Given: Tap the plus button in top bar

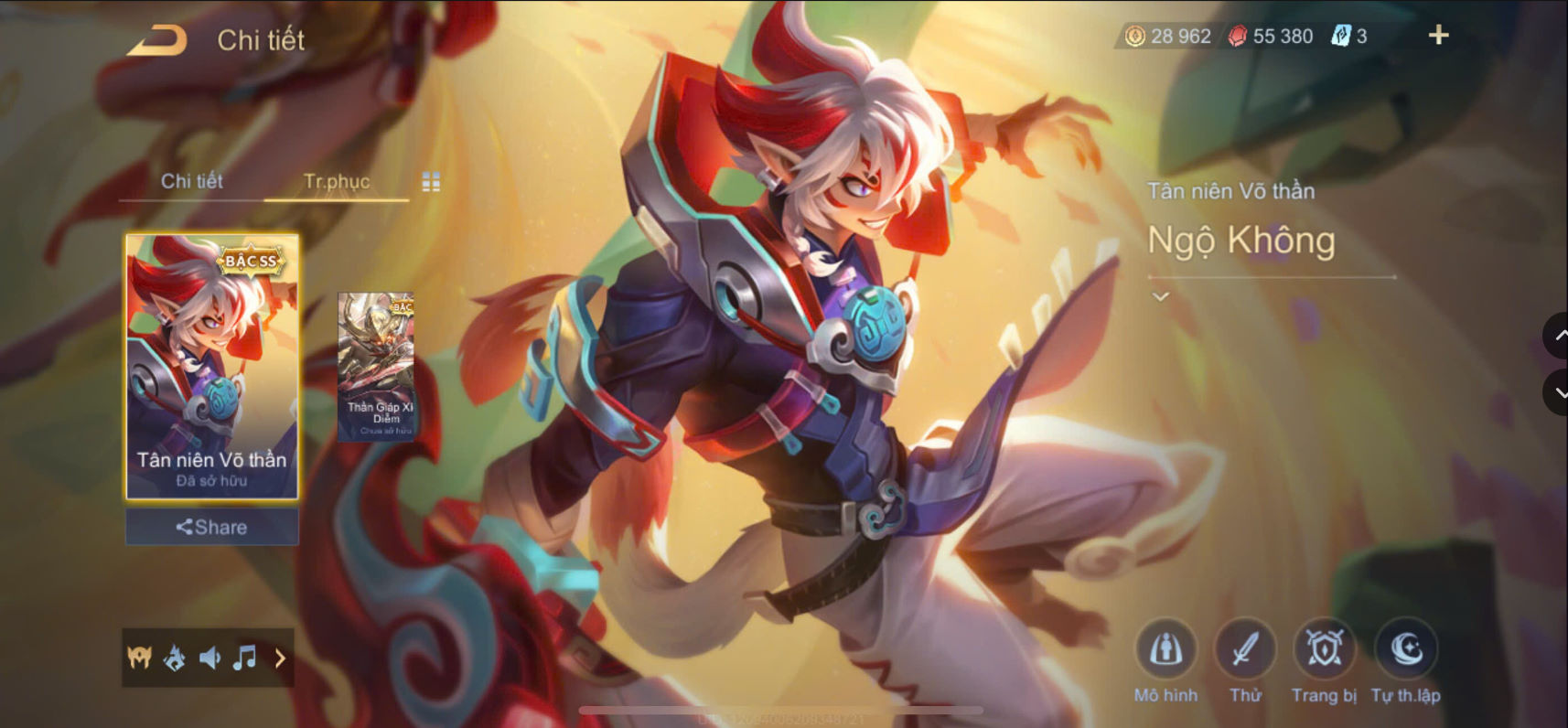Looking at the screenshot, I should tap(1438, 35).
